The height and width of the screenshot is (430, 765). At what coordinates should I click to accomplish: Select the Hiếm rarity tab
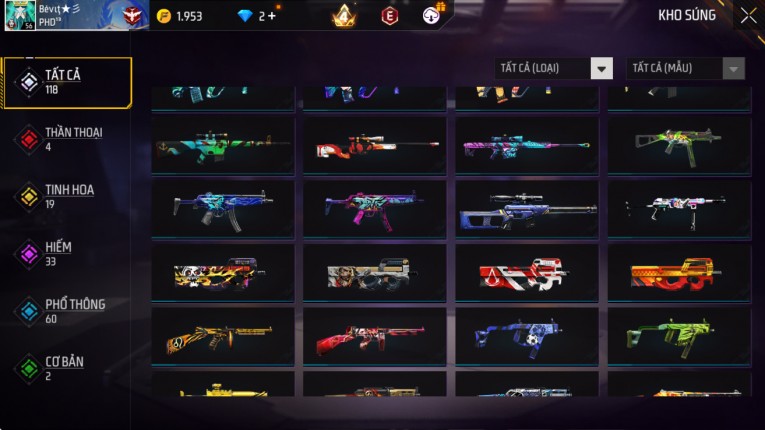[67, 253]
